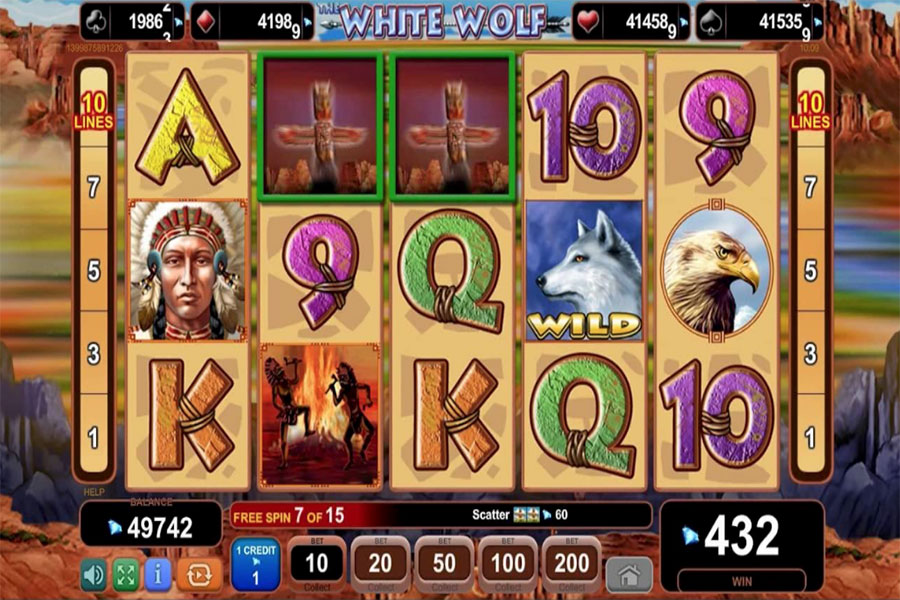Switch to fullscreen with the green arrows icon
Viewport: 900px width, 600px height.
(x=126, y=574)
